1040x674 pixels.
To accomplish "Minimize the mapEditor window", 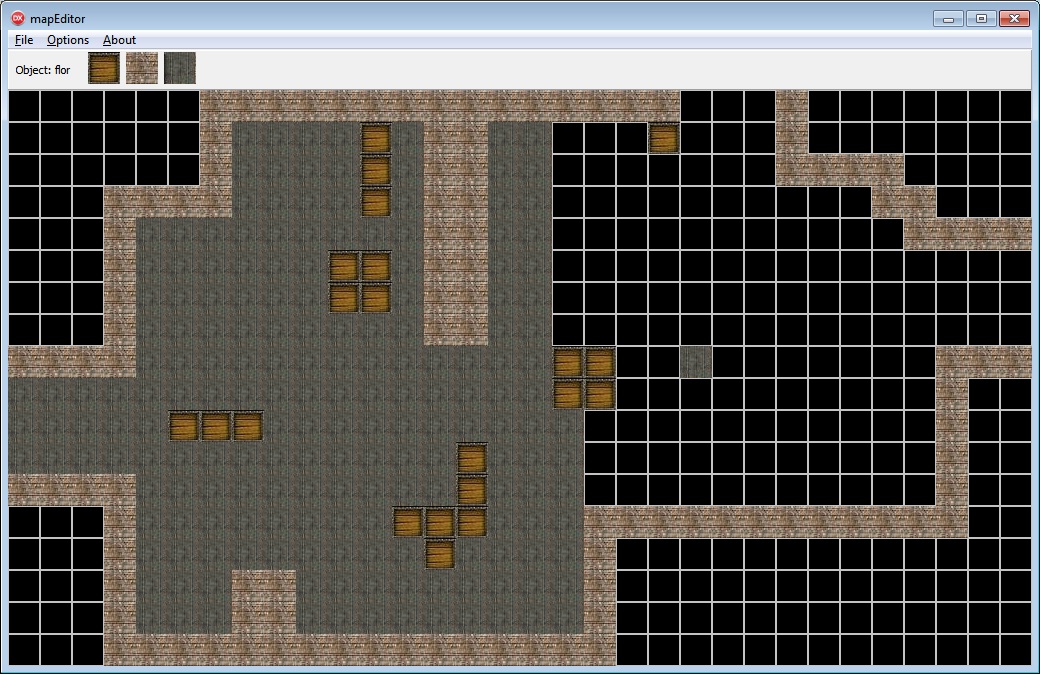I will tap(947, 19).
